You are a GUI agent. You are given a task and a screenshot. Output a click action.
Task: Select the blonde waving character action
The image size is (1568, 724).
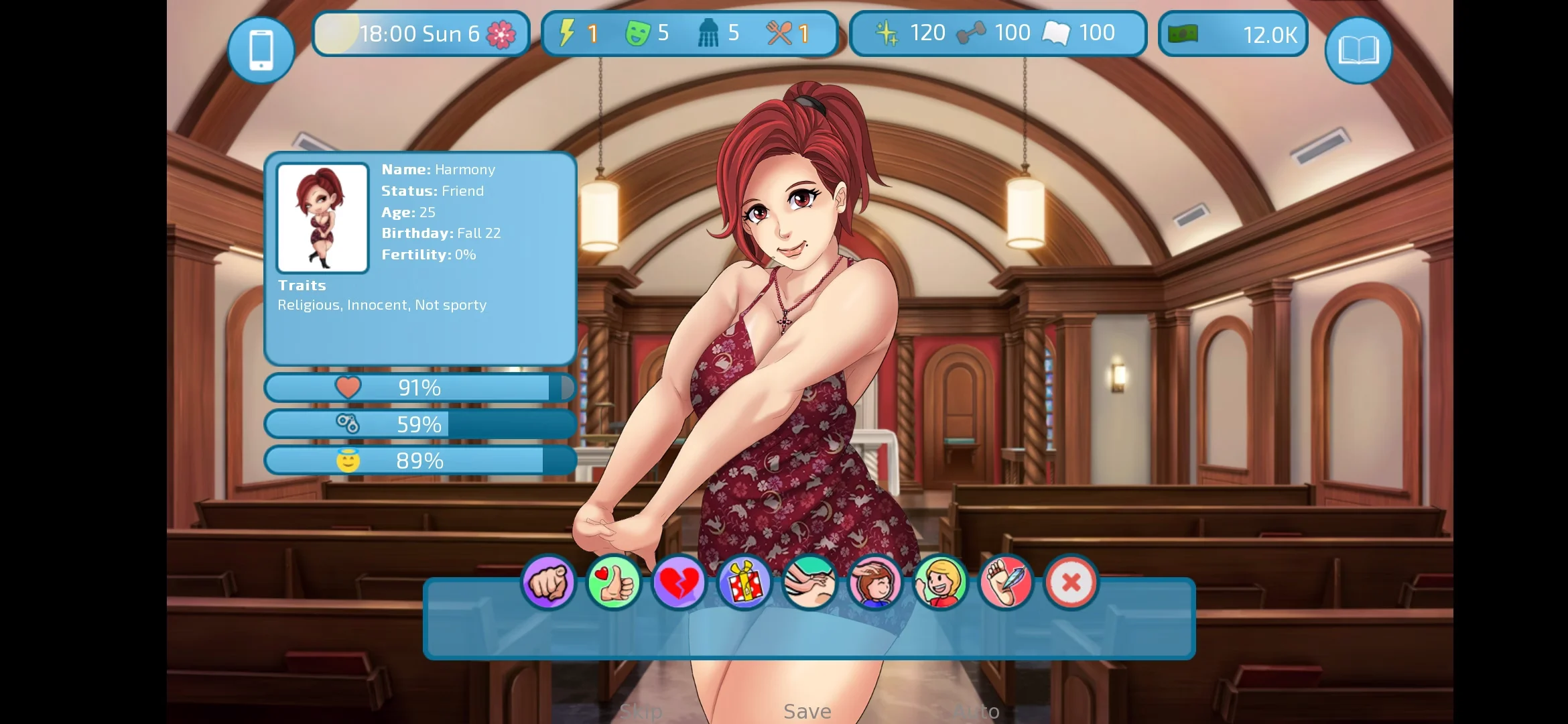[940, 582]
